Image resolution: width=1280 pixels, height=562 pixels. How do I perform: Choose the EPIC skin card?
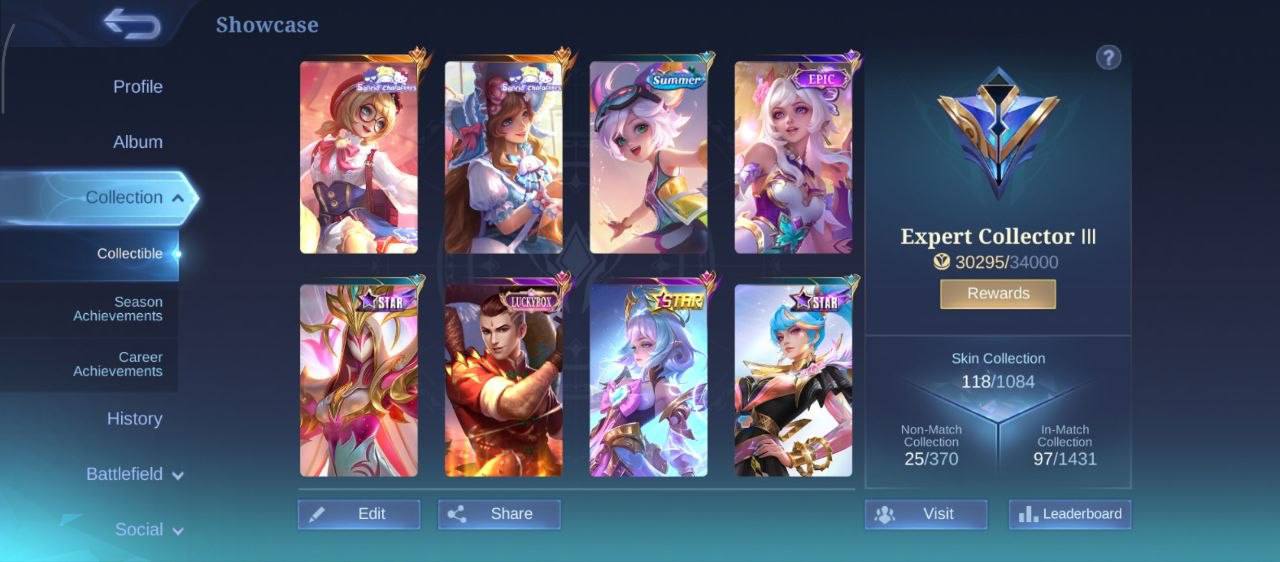(793, 158)
